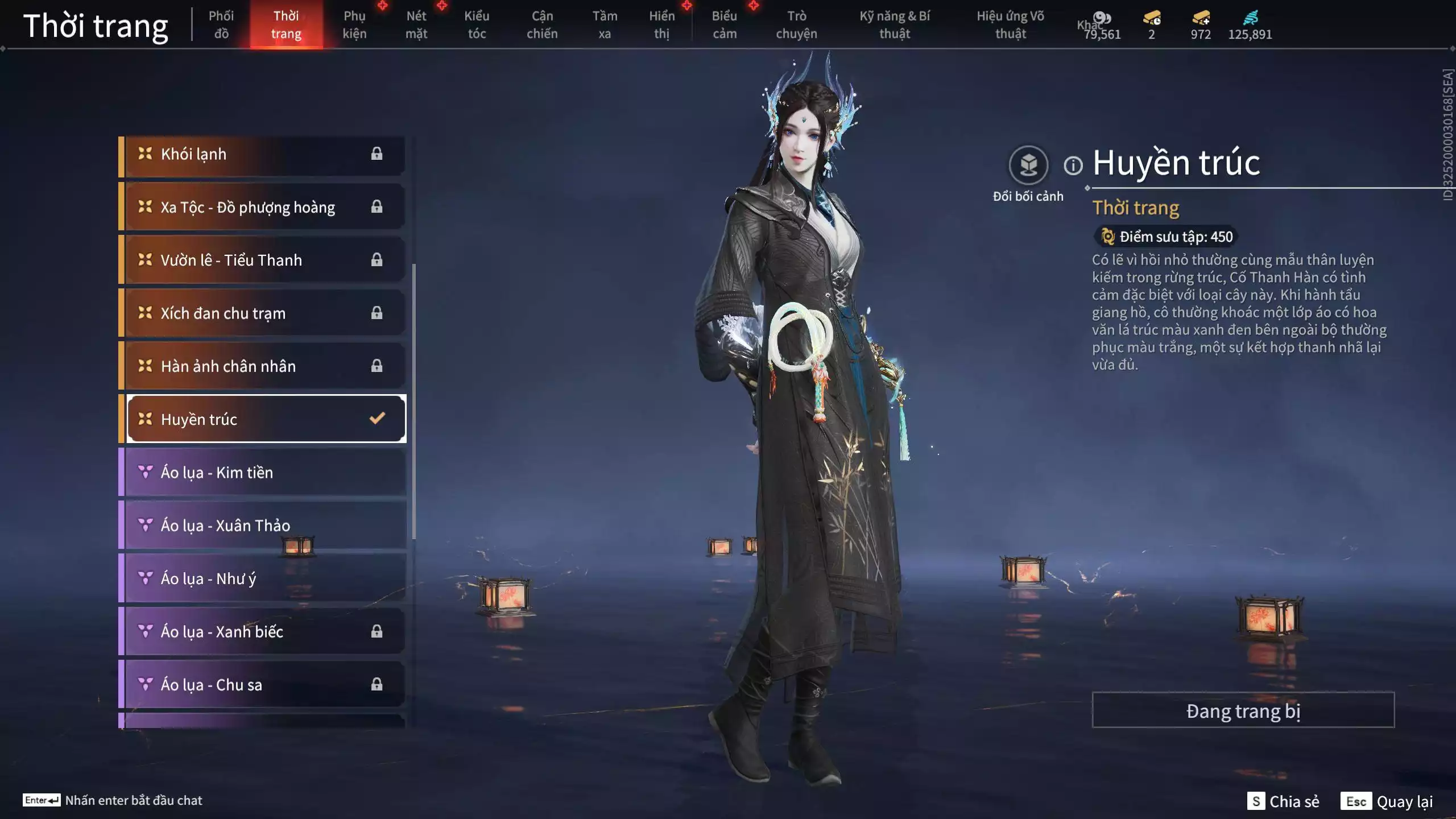Click the checkmark on the Huyền trúc entry
Viewport: 1456px width, 819px height.
(x=376, y=419)
